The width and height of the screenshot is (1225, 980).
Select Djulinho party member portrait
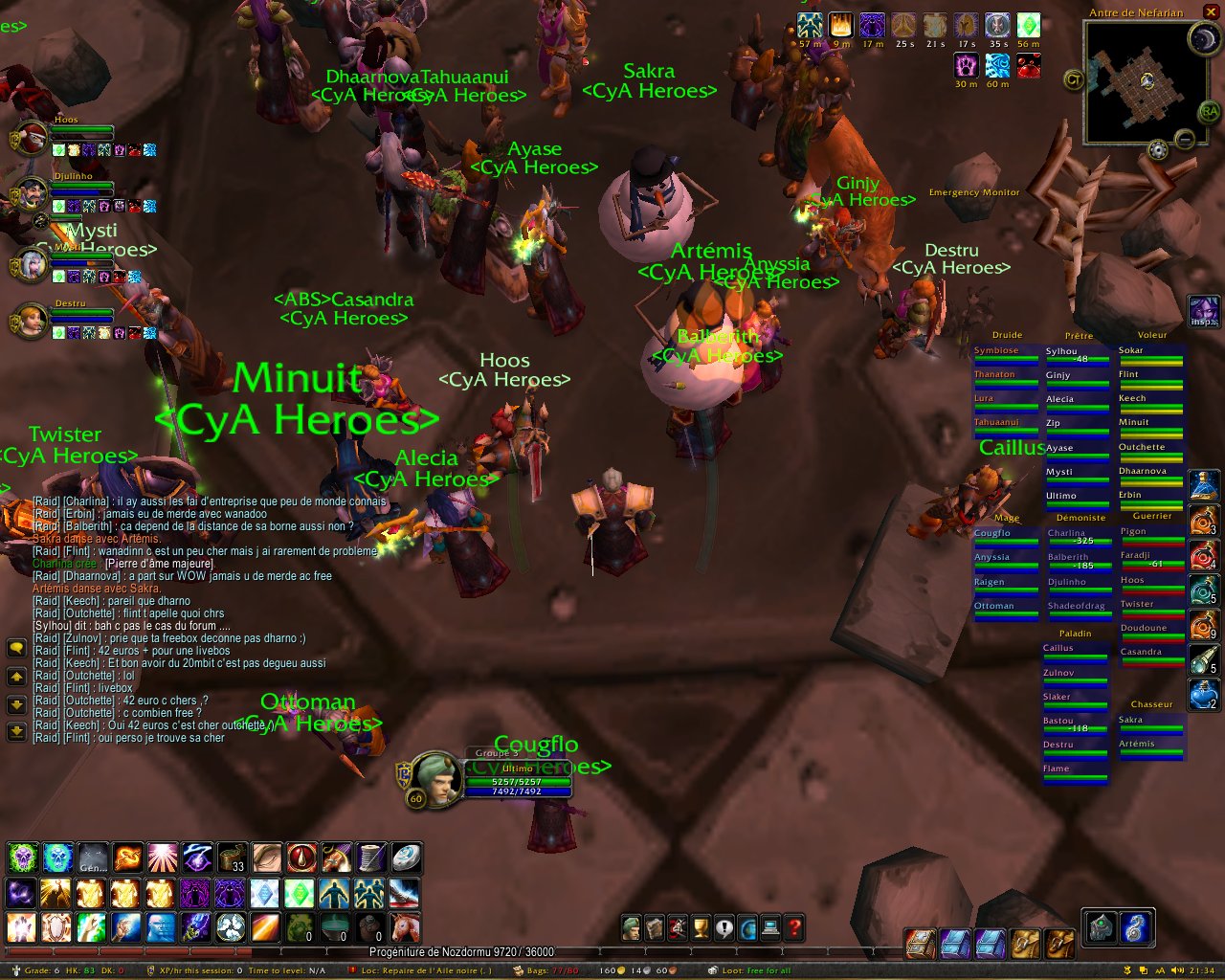tap(31, 196)
